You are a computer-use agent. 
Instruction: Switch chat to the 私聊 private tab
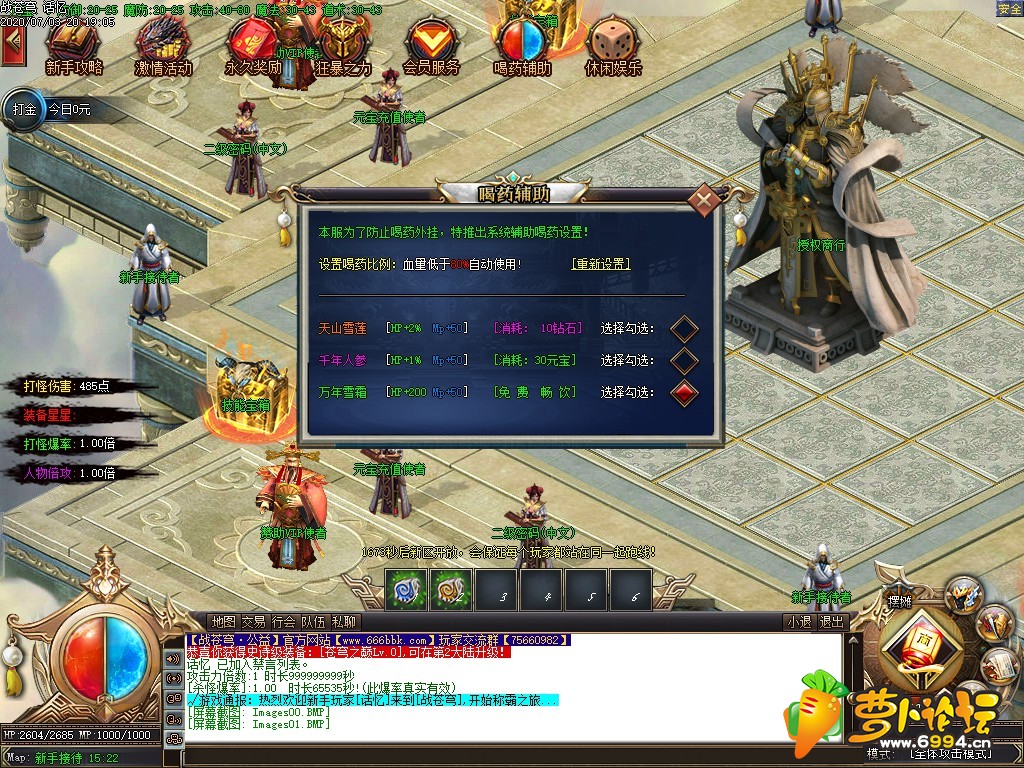(344, 622)
